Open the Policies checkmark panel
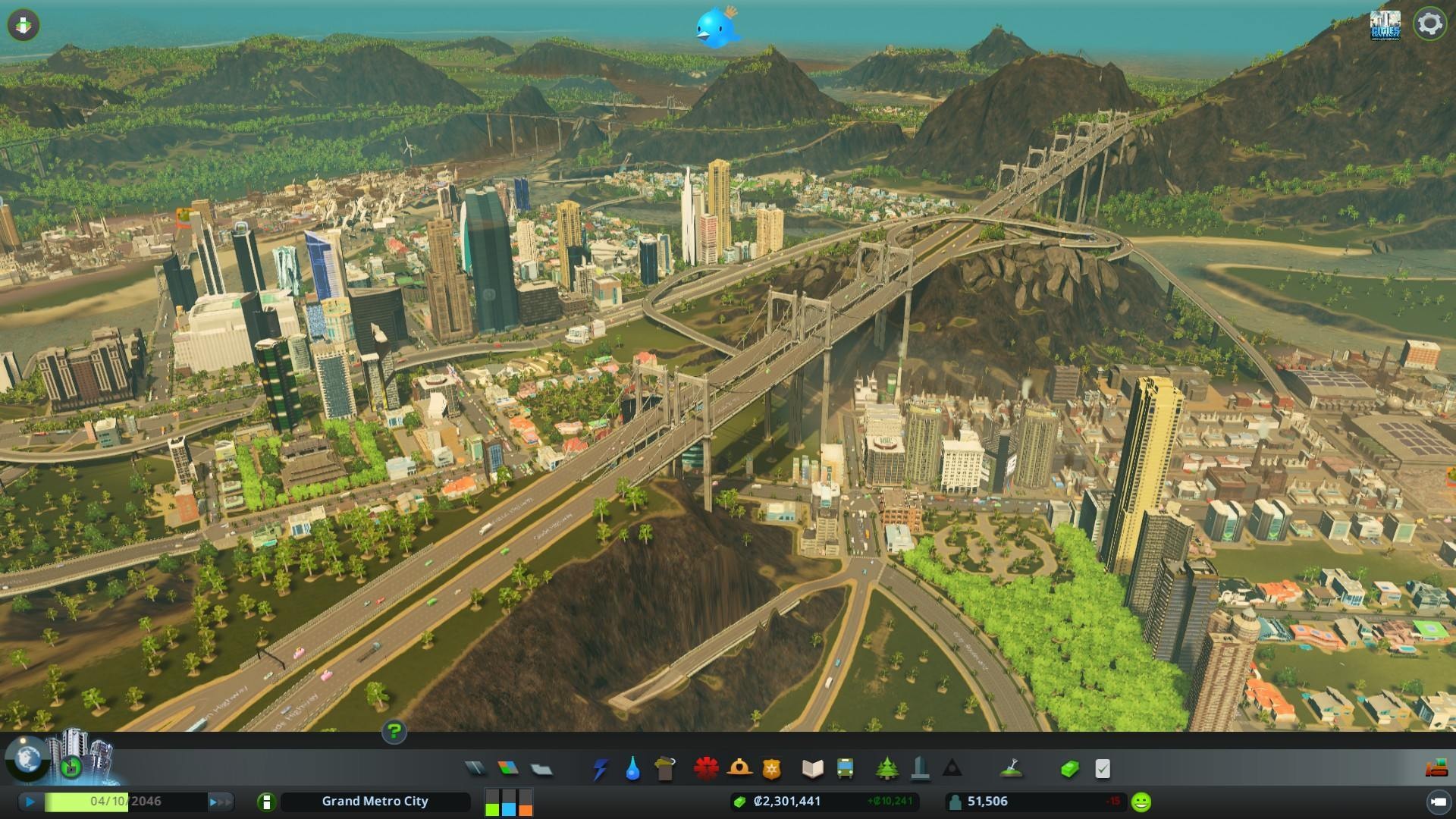Screen dimensions: 1456x819 coord(1103,769)
